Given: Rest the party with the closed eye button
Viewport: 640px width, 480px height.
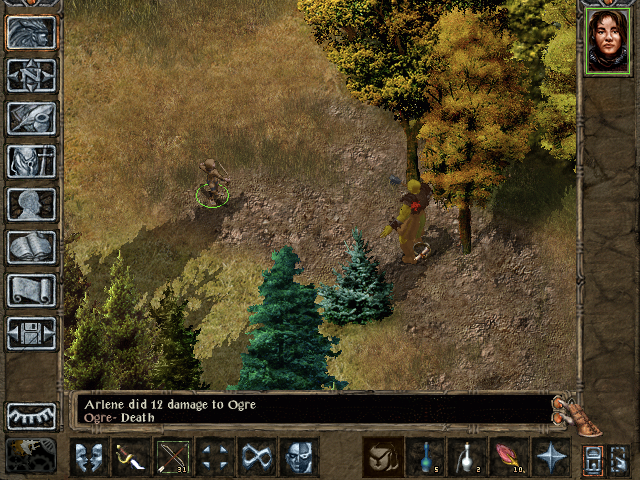Looking at the screenshot, I should coord(32,415).
